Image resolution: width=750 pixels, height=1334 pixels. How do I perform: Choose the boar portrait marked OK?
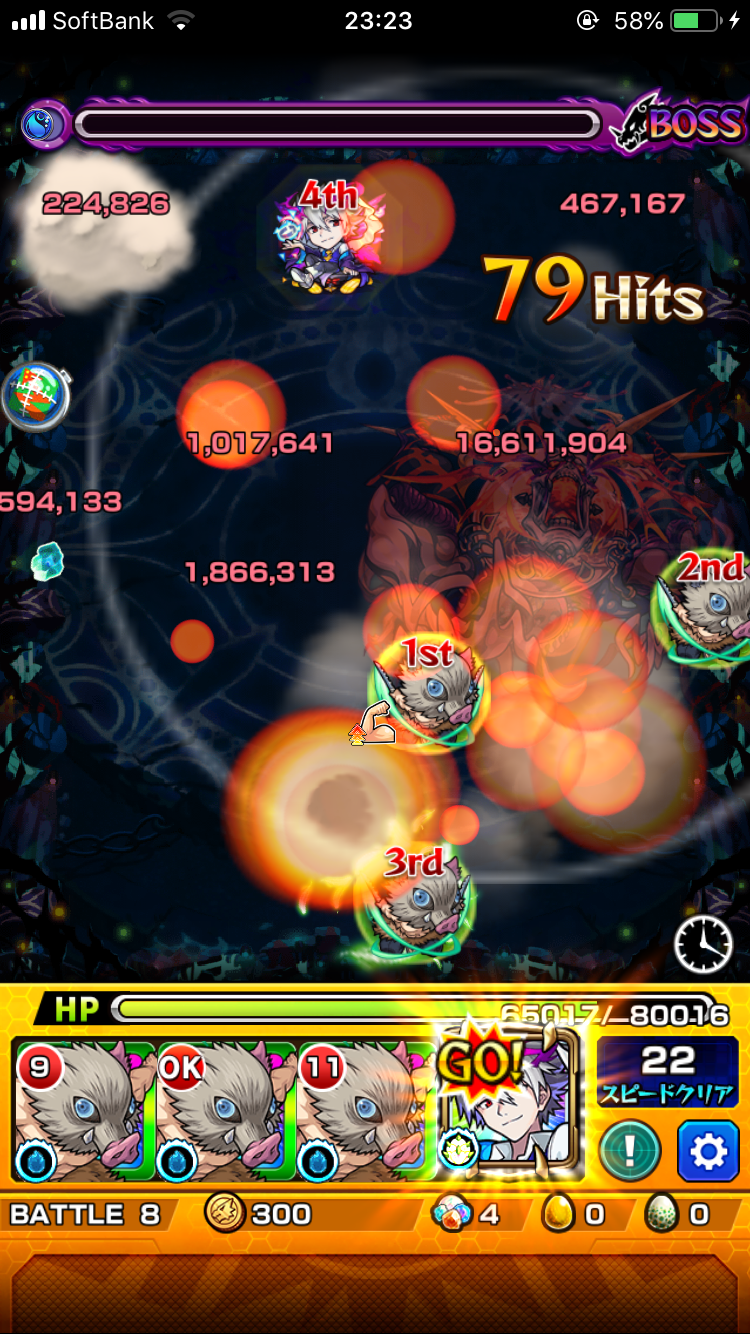[226, 1112]
